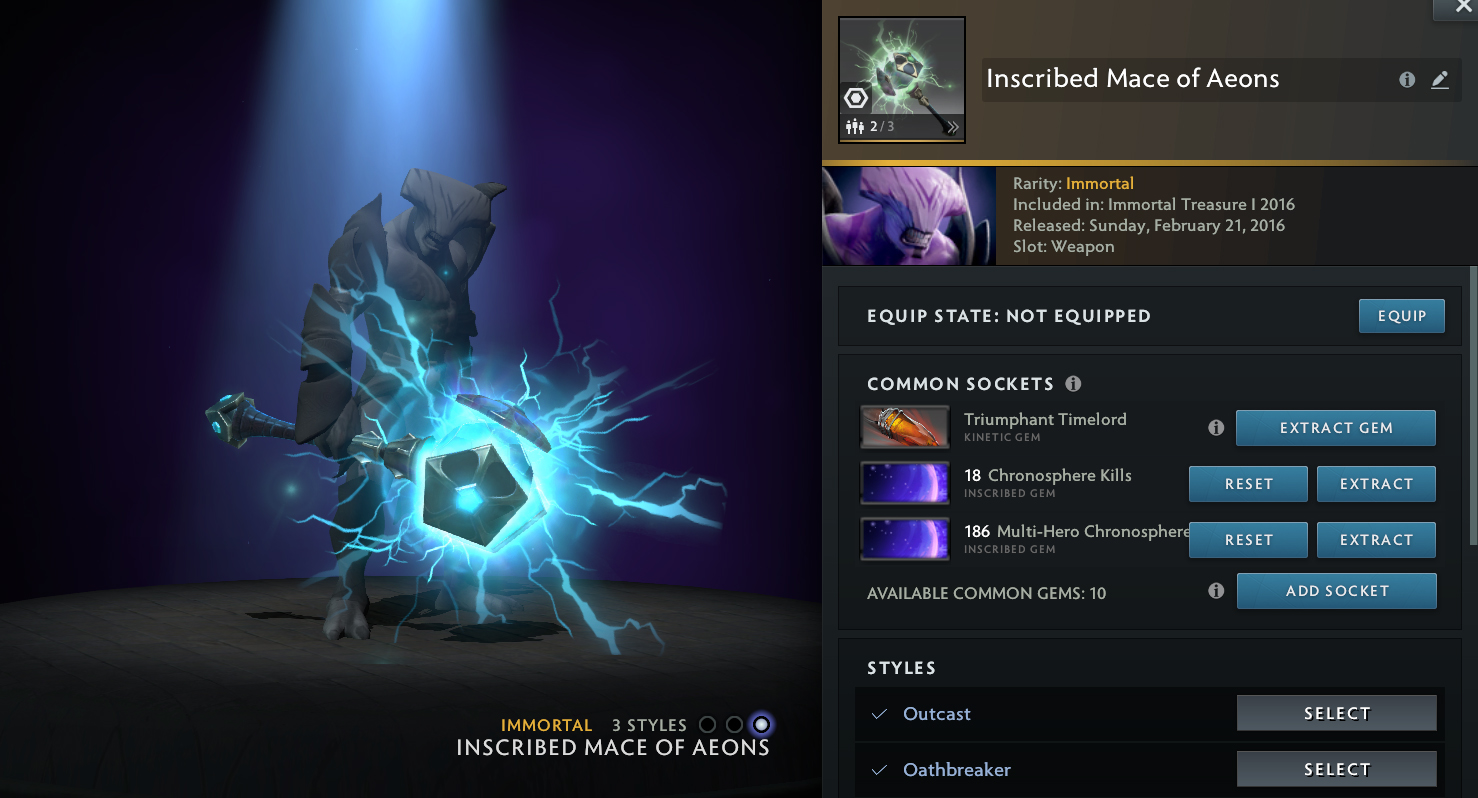Select the Oathbreaker style
The width and height of the screenshot is (1478, 798).
coord(1336,770)
